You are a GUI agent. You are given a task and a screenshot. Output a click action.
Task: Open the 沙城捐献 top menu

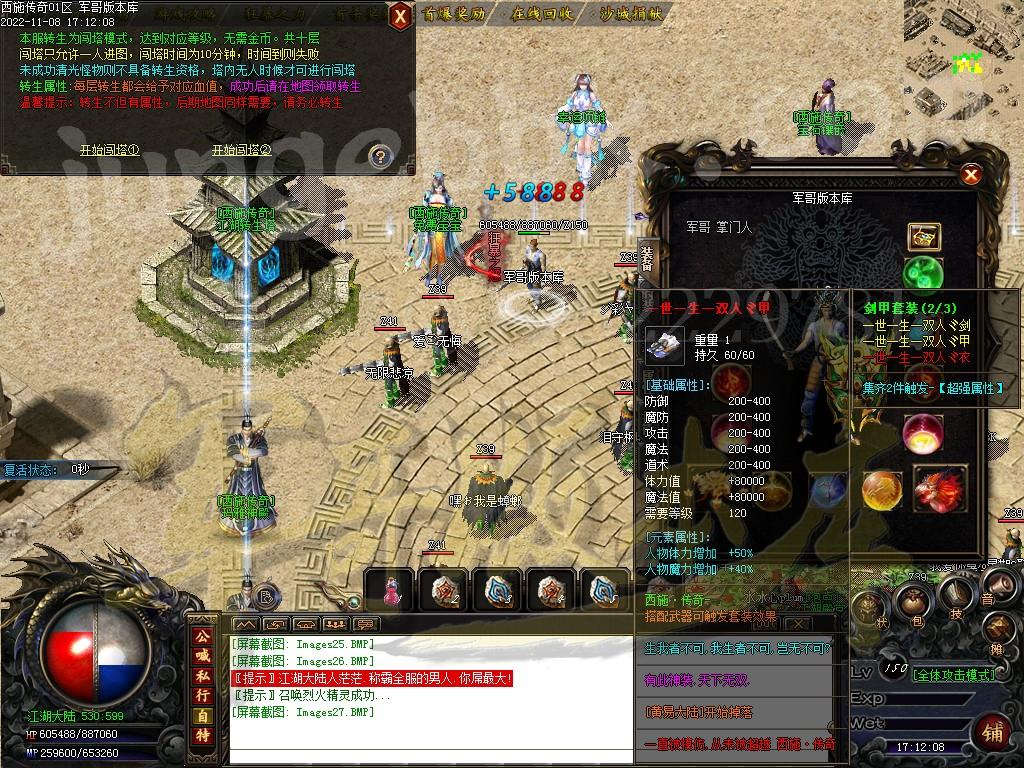632,14
